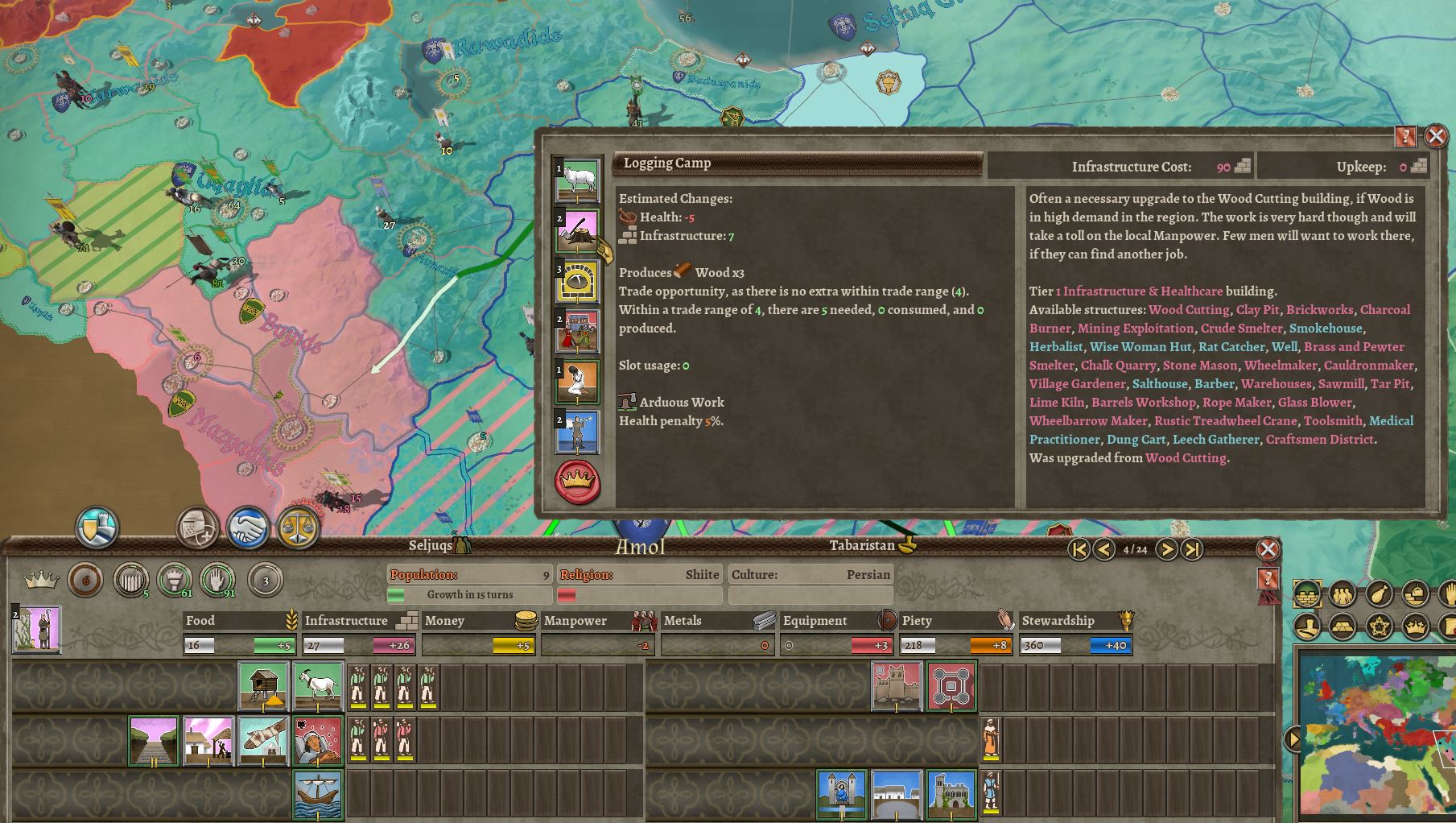Open diplomacy using the handshake icon

point(246,527)
